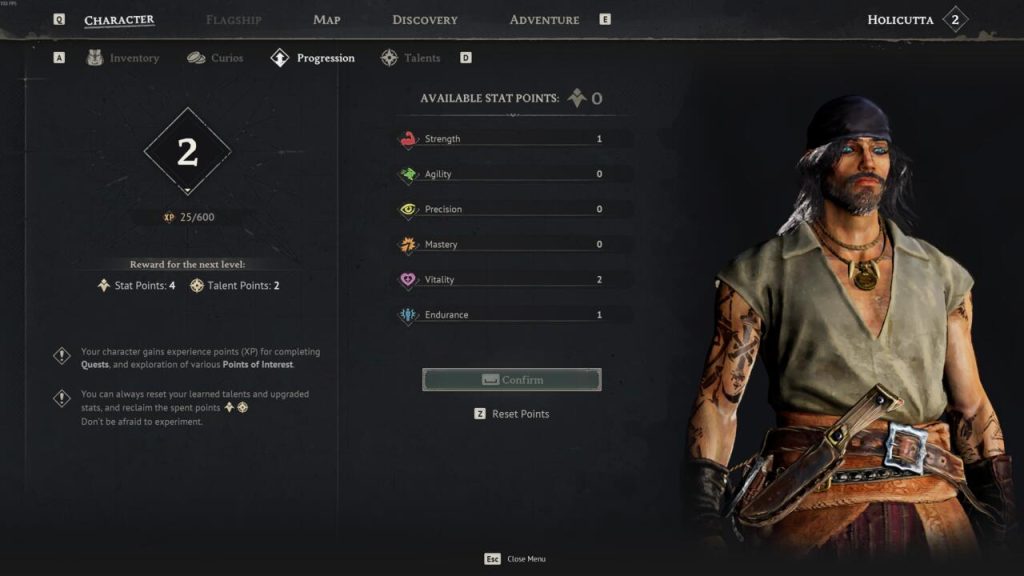This screenshot has width=1024, height=576.
Task: Choose the Agility stat row
Action: 512,174
